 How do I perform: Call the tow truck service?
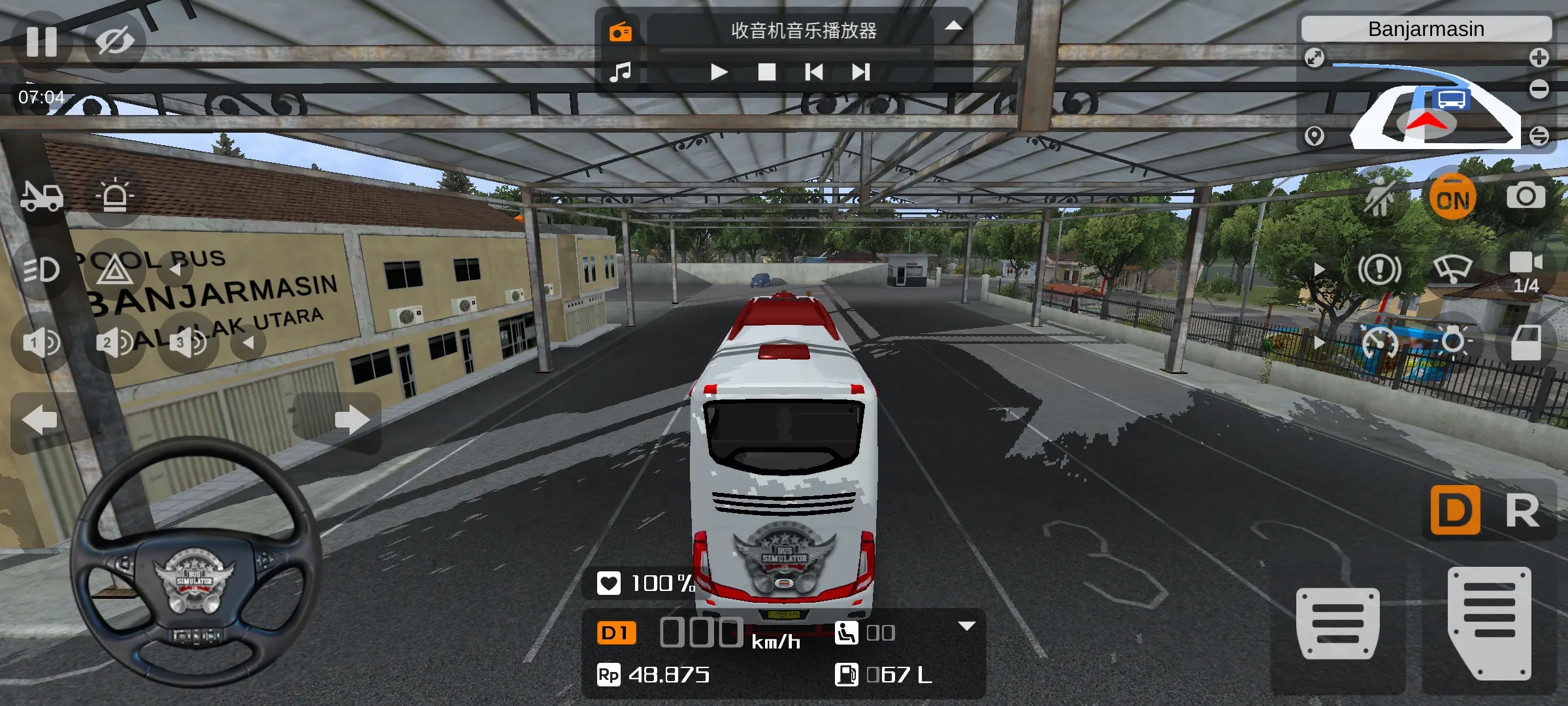[42, 196]
